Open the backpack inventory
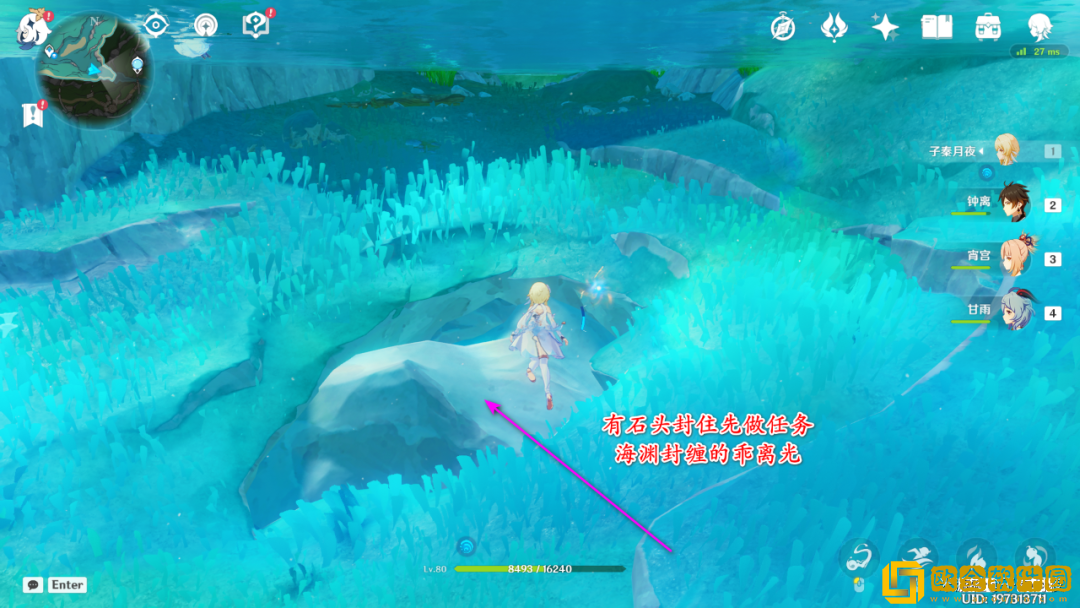This screenshot has width=1080, height=608. (989, 28)
